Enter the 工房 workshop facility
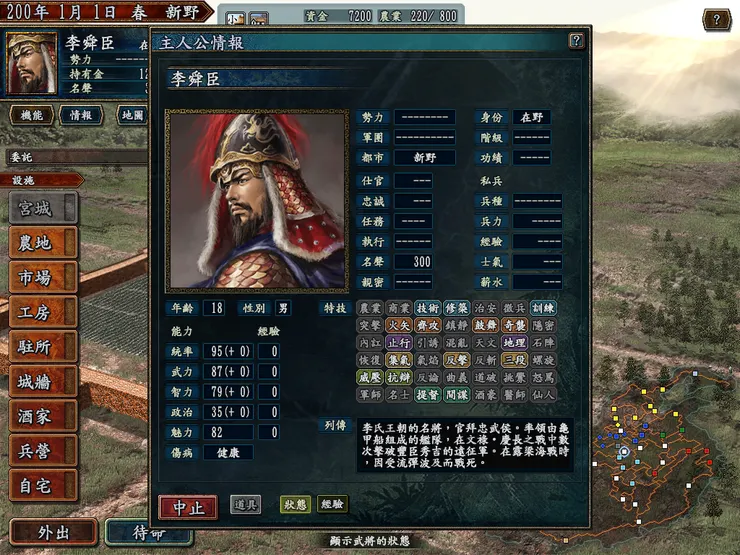740x555 pixels. tap(42, 312)
